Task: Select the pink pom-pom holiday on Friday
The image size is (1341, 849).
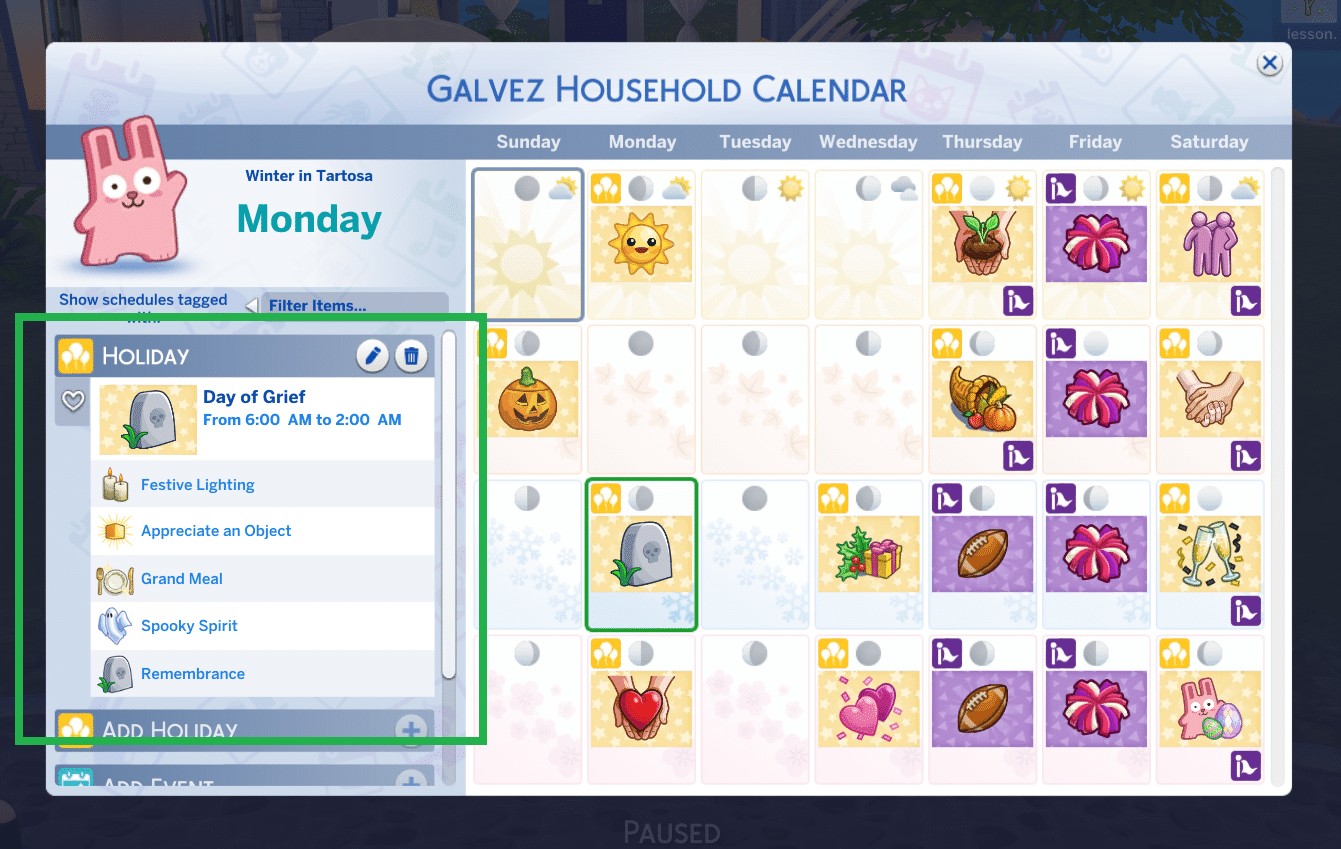Action: [1096, 245]
